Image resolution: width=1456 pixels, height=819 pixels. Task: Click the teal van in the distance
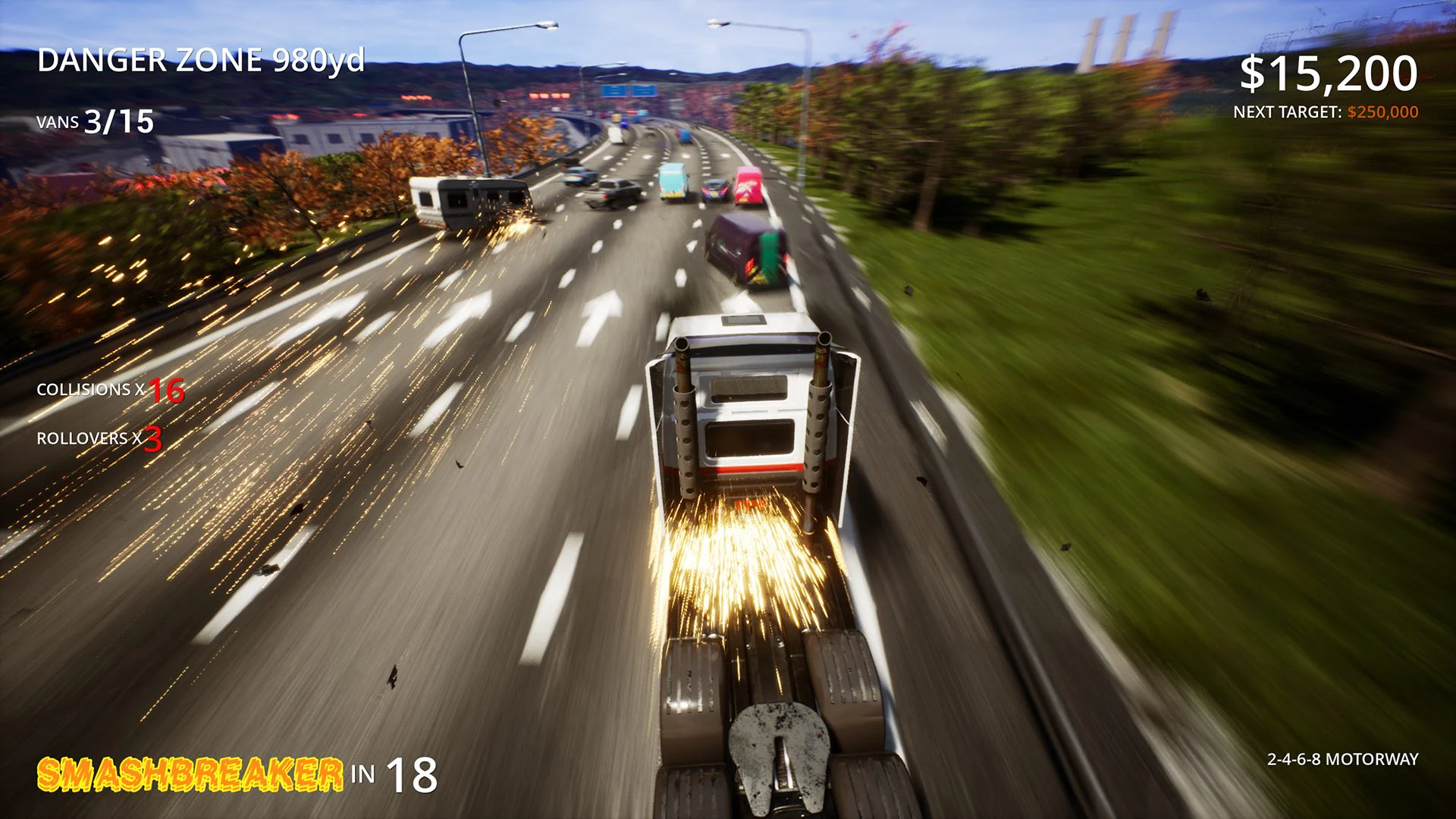pyautogui.click(x=673, y=180)
